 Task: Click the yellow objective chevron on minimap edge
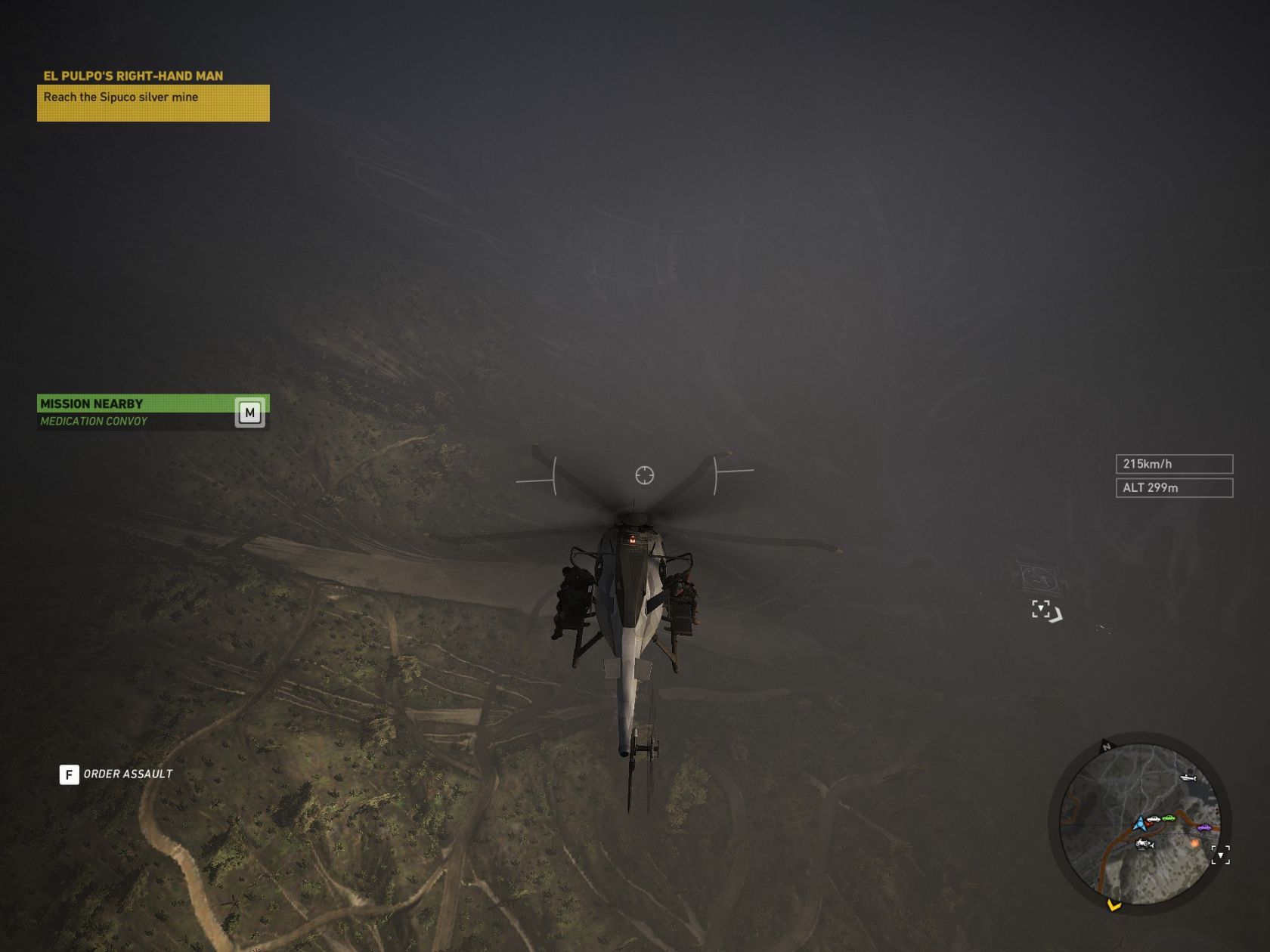coord(1114,904)
